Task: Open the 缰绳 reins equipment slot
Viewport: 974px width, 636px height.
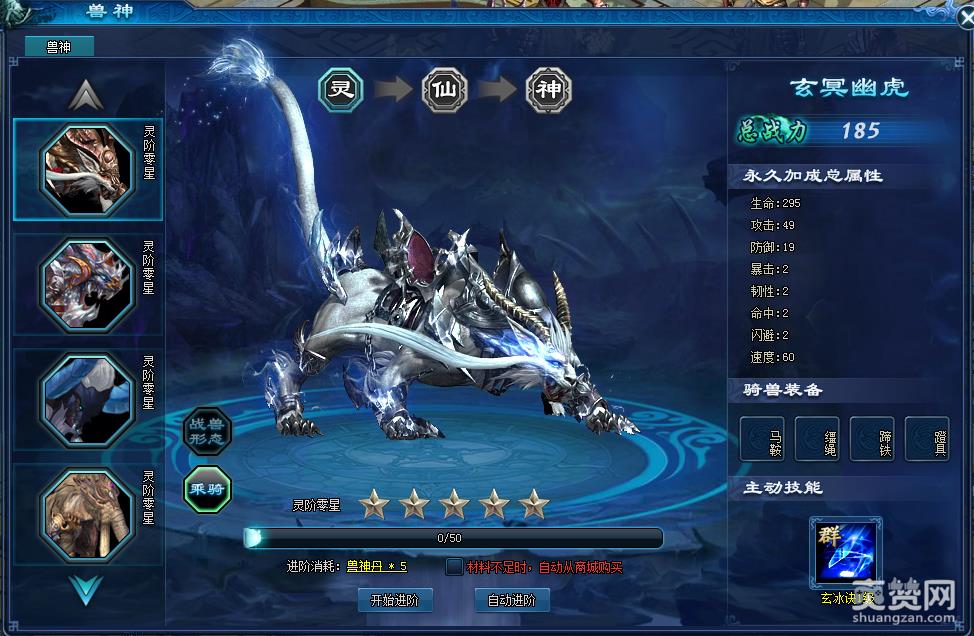Action: tap(816, 438)
